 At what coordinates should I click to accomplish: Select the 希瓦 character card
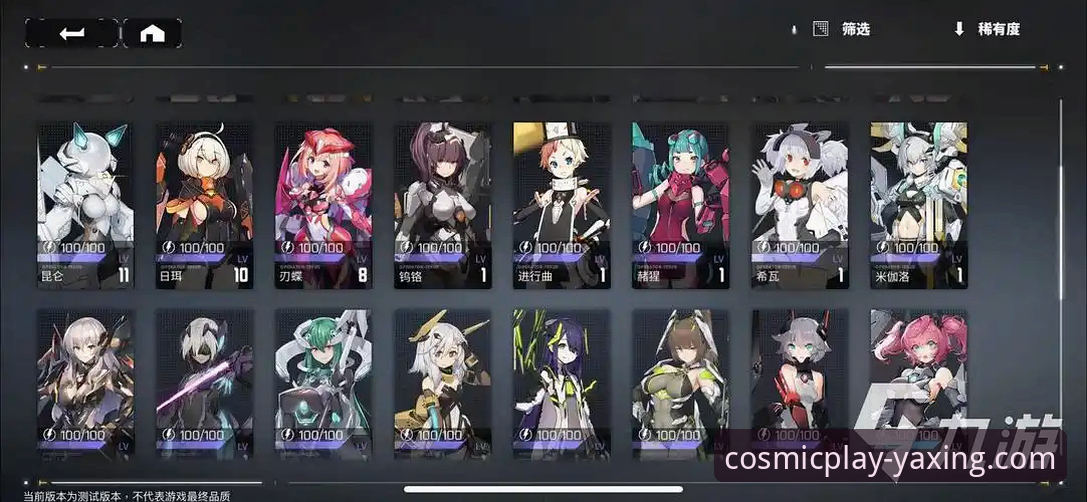[x=799, y=205]
